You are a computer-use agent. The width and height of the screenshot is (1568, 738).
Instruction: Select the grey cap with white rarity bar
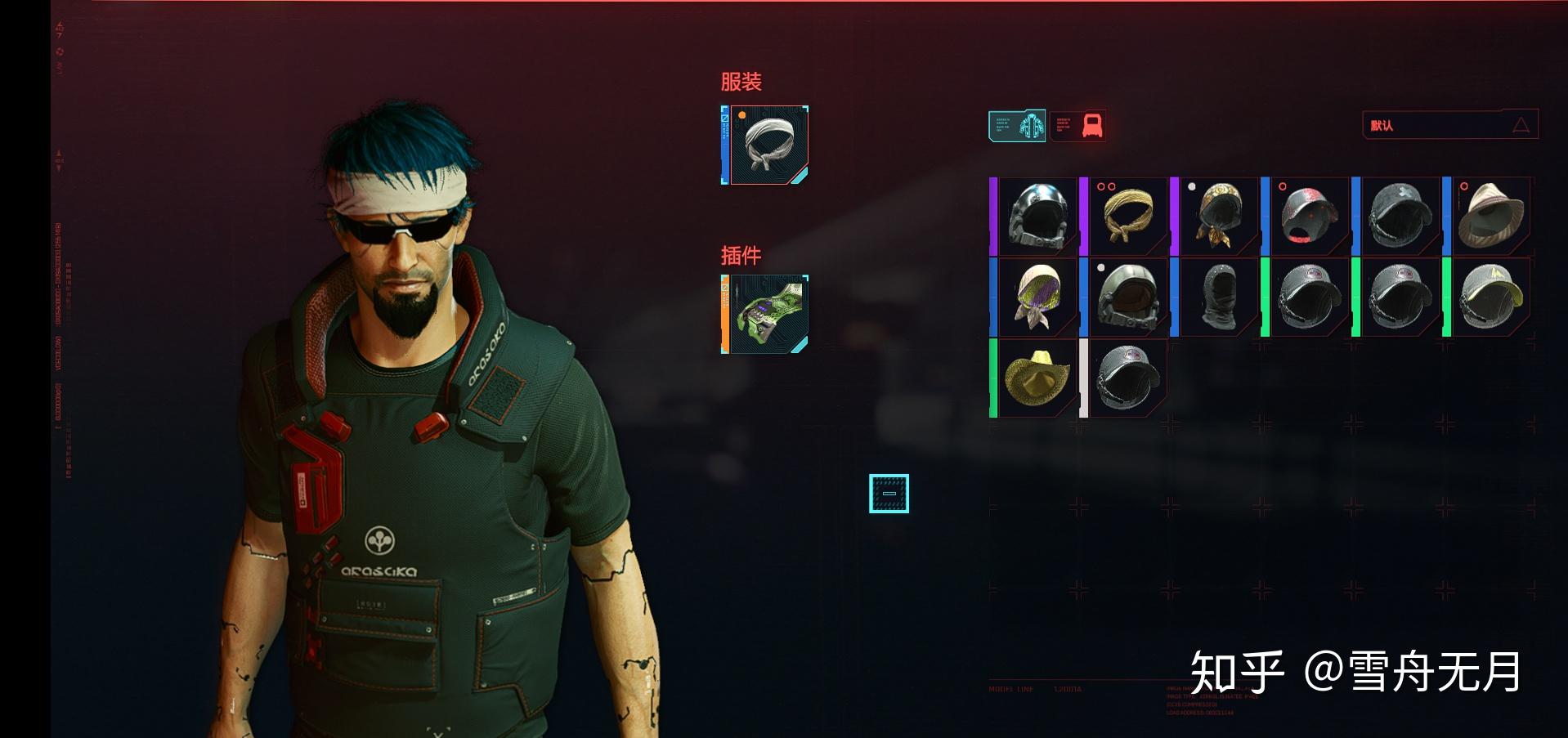(1128, 378)
